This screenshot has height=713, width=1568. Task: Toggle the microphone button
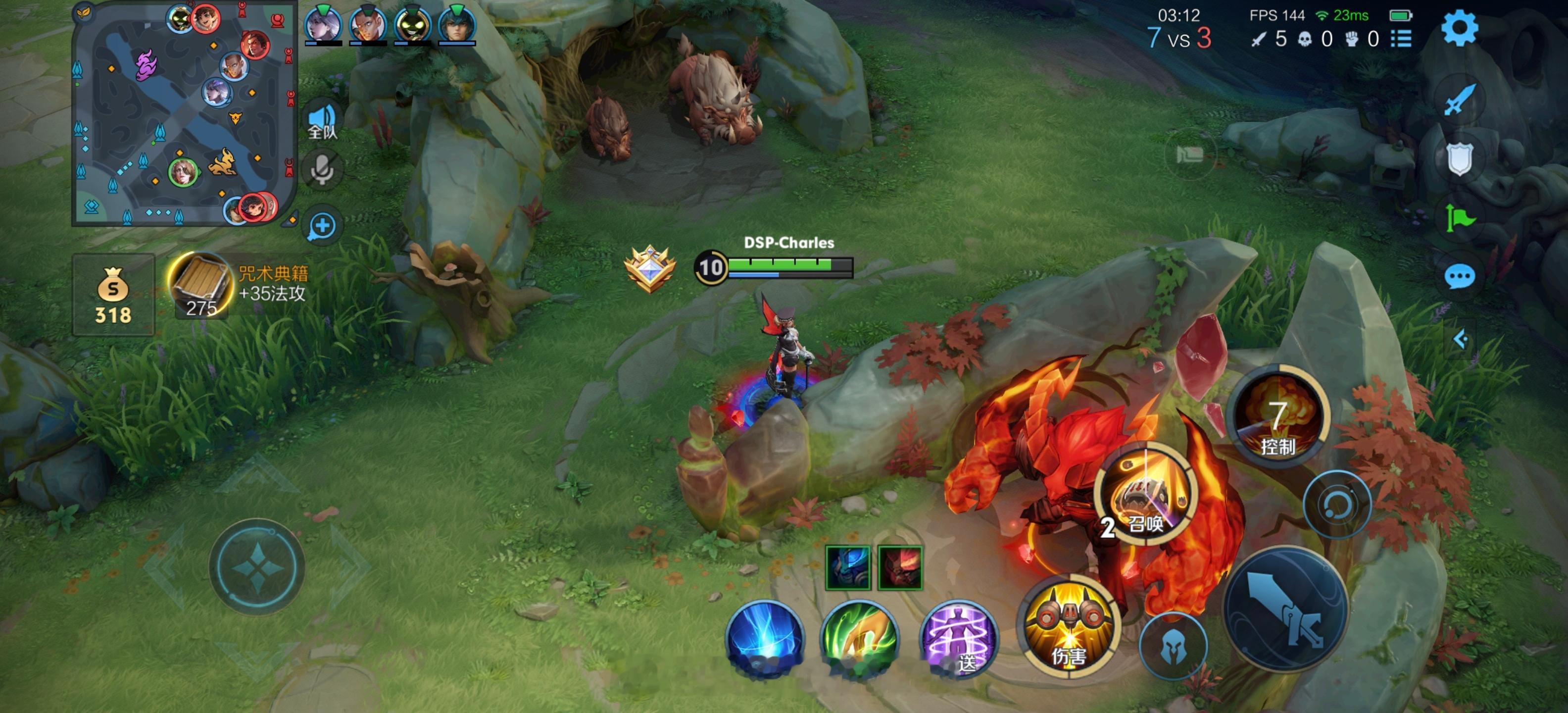(x=322, y=170)
